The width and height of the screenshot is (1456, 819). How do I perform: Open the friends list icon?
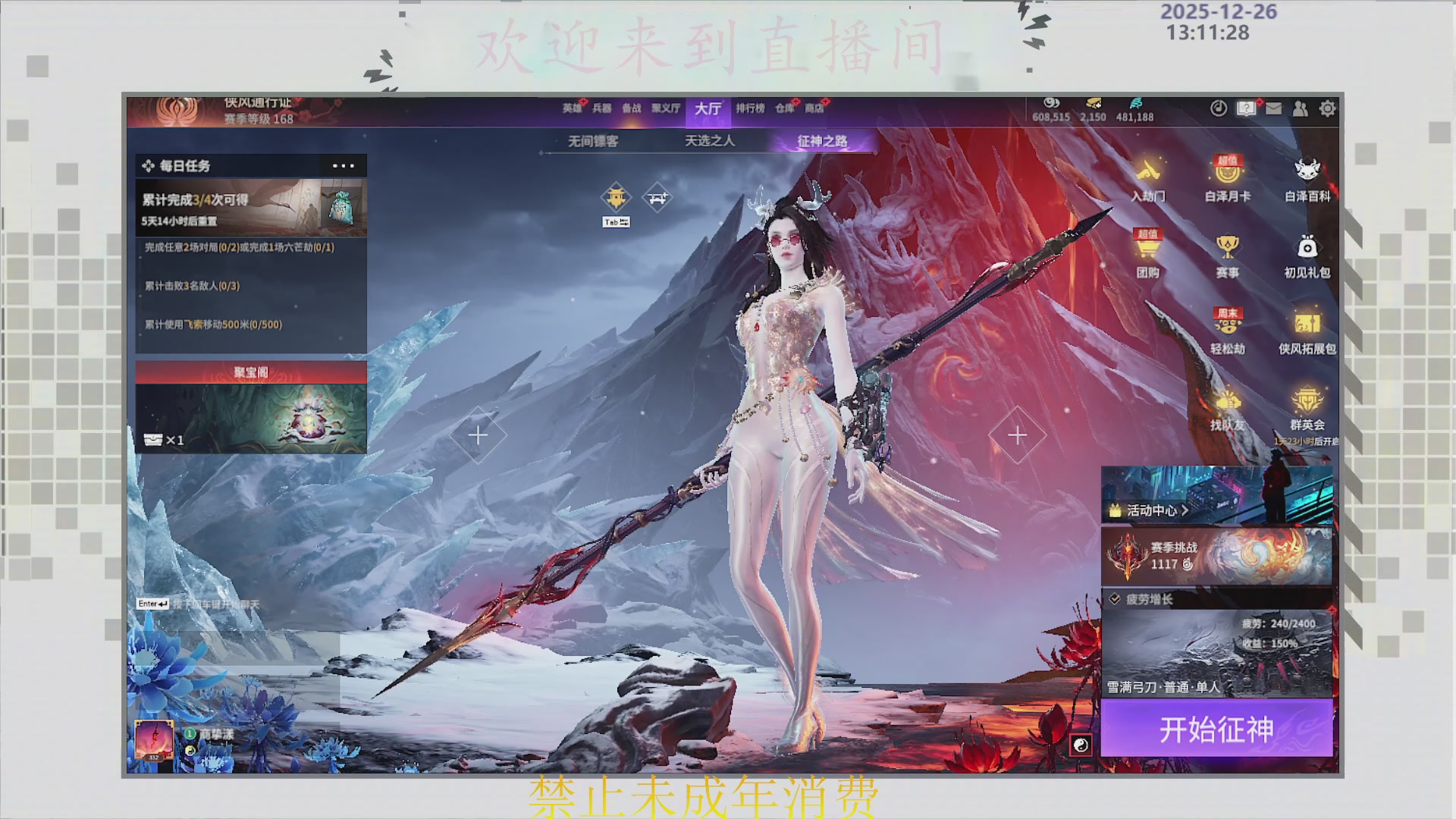1301,108
